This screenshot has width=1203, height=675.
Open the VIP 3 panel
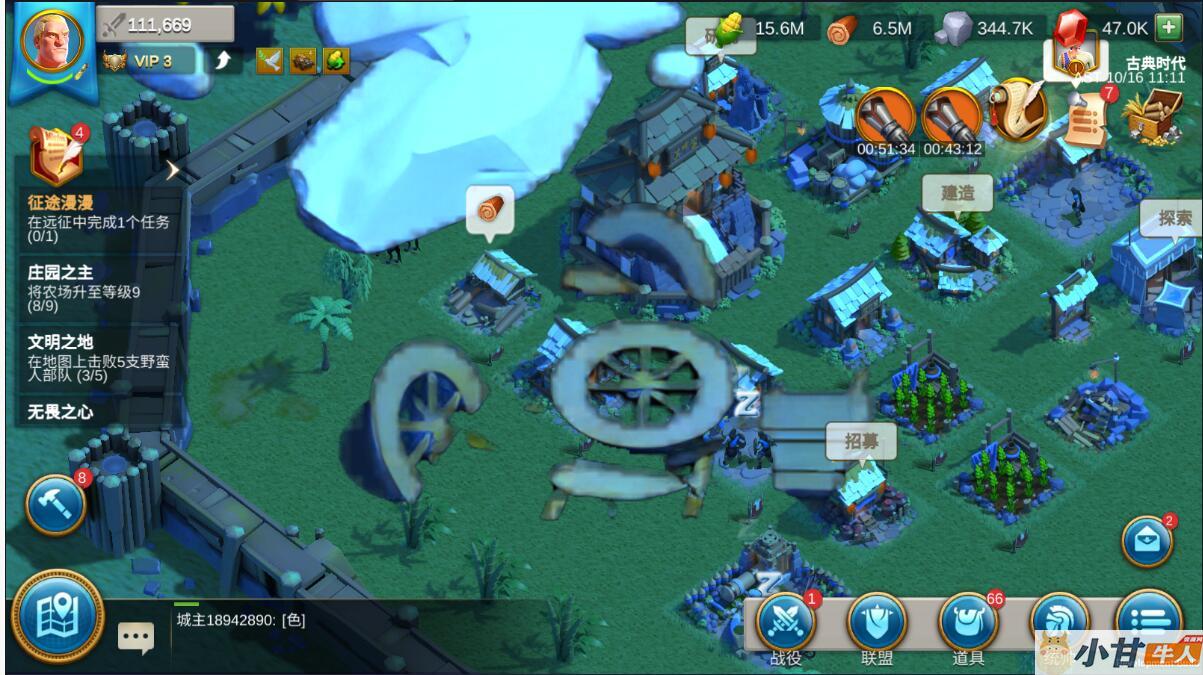(x=150, y=61)
